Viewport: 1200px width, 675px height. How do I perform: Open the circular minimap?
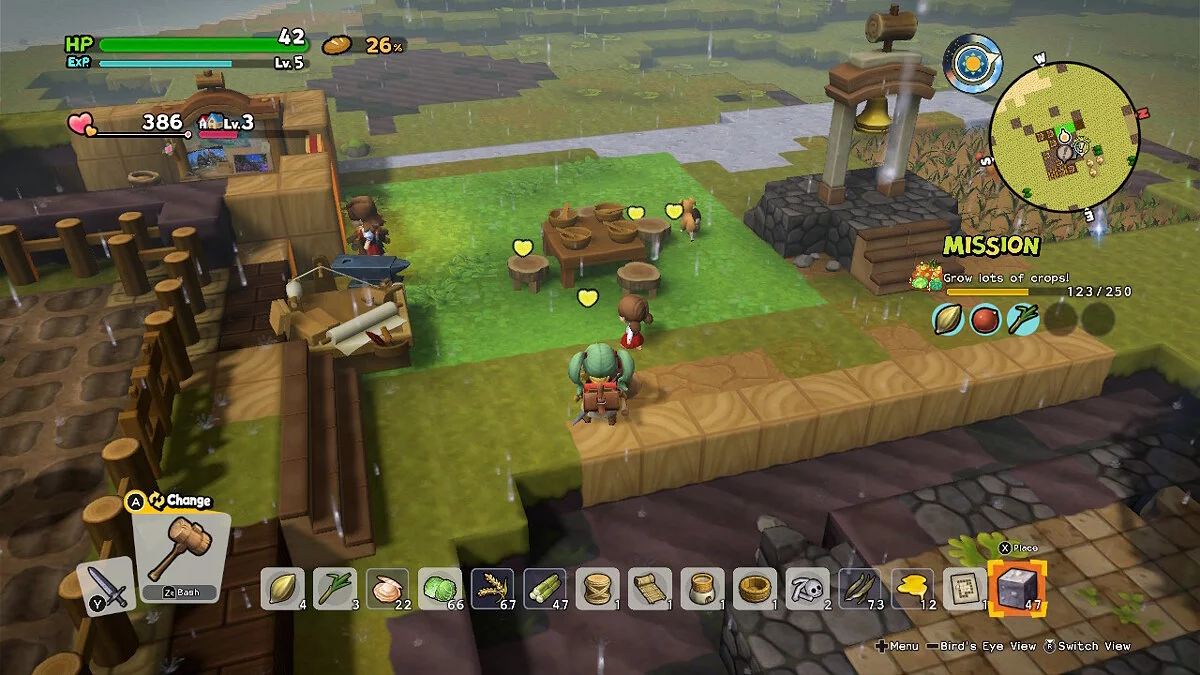[1064, 137]
